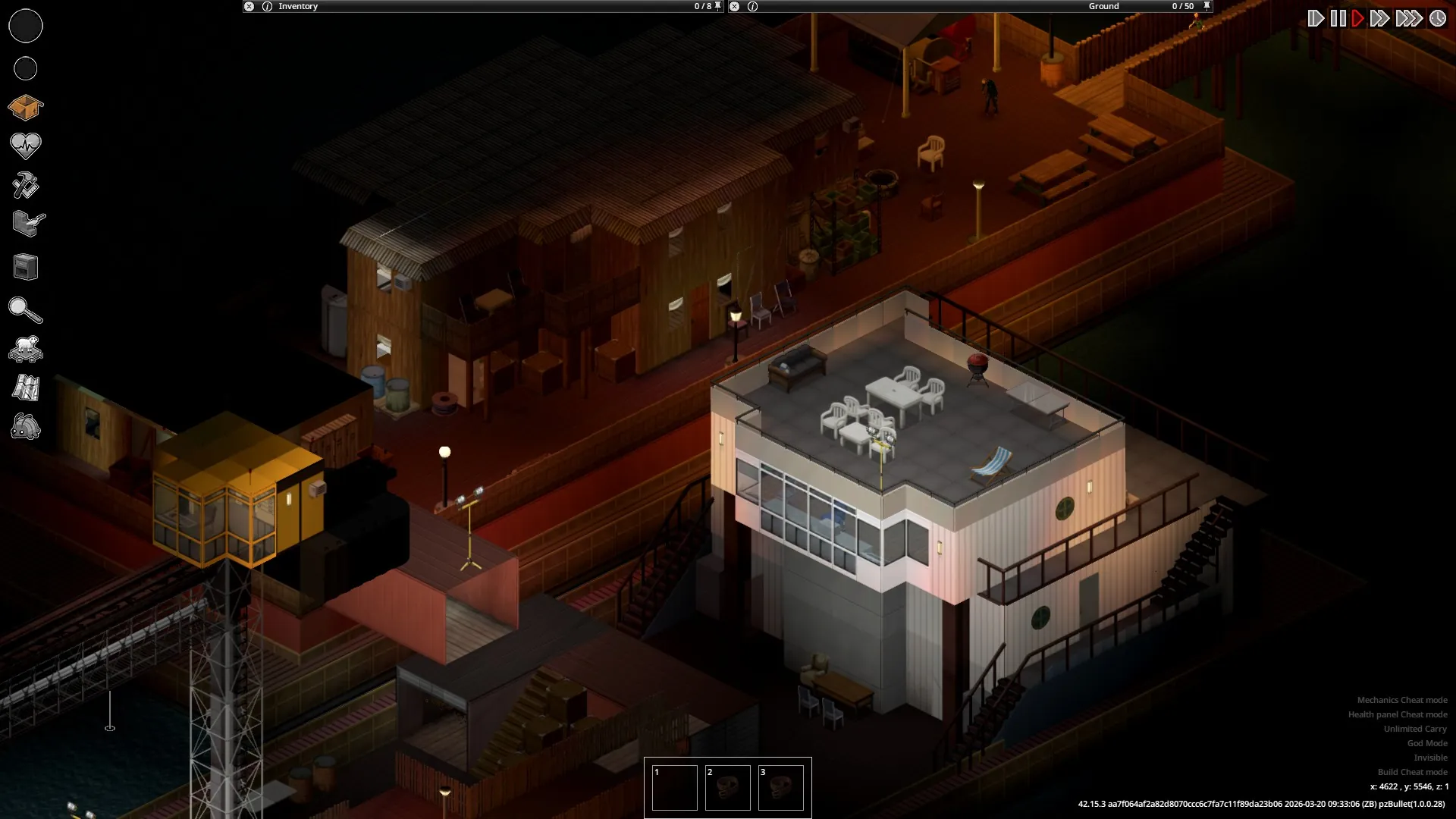Click the stove furniture icon
This screenshot has width=1456, height=819.
26,267
